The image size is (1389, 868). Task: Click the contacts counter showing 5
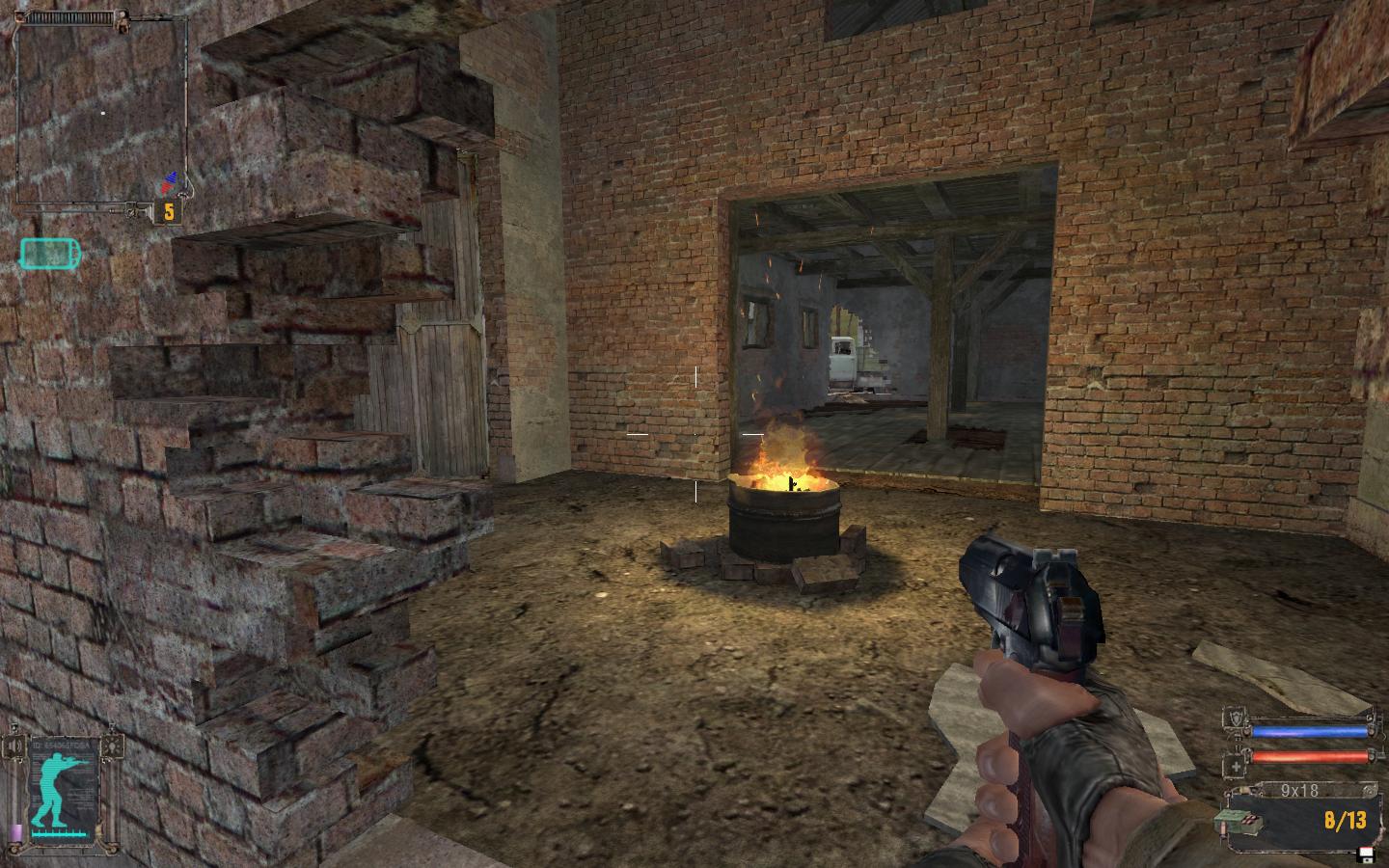point(169,211)
